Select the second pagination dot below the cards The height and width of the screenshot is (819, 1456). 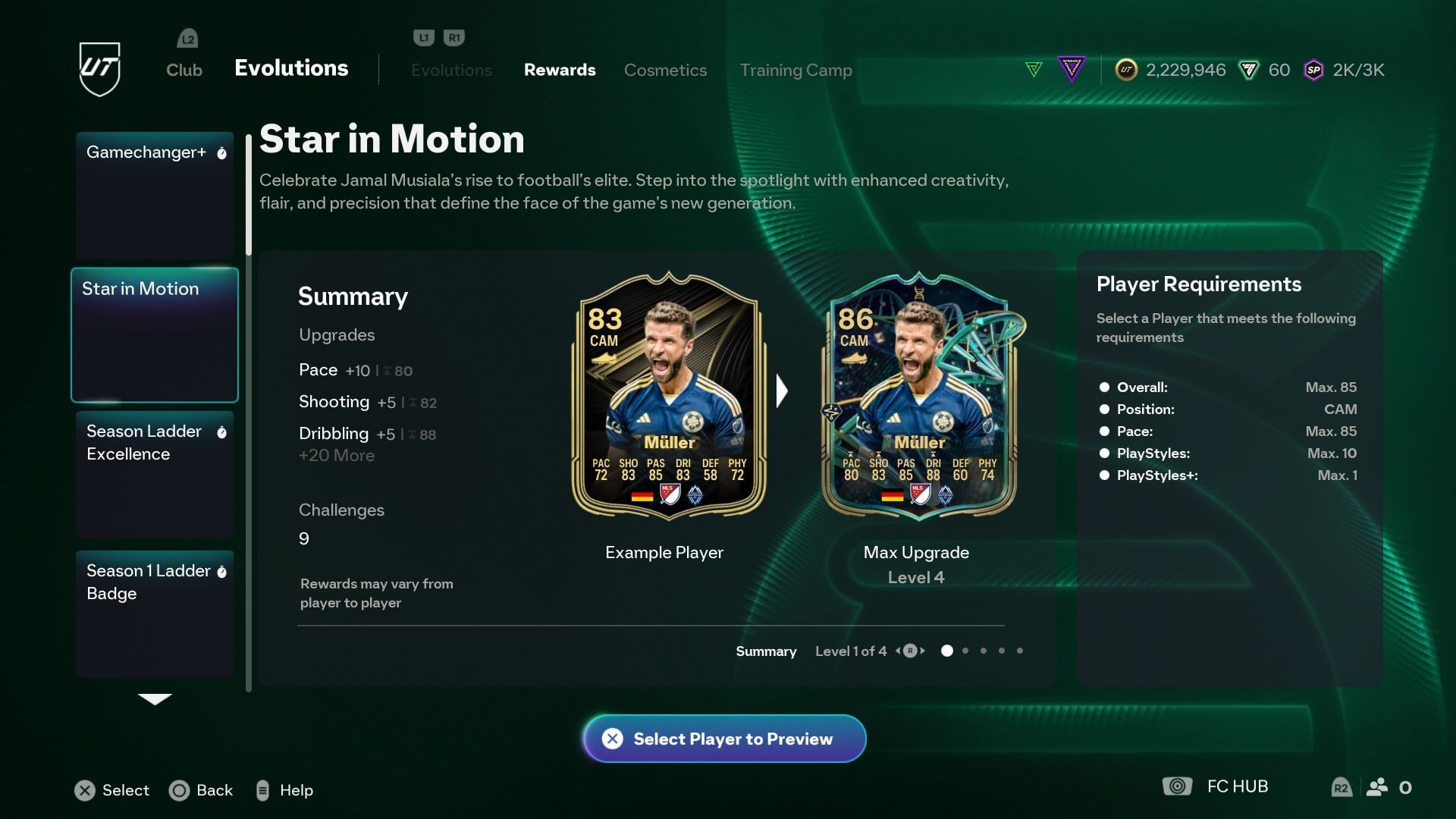point(965,651)
